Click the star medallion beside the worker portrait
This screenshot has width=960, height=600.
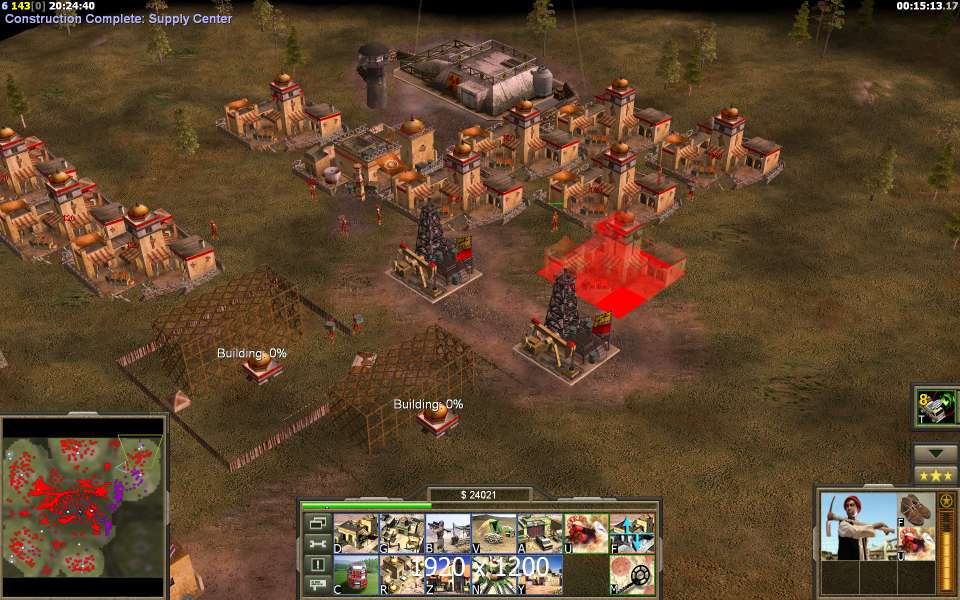pyautogui.click(x=946, y=500)
